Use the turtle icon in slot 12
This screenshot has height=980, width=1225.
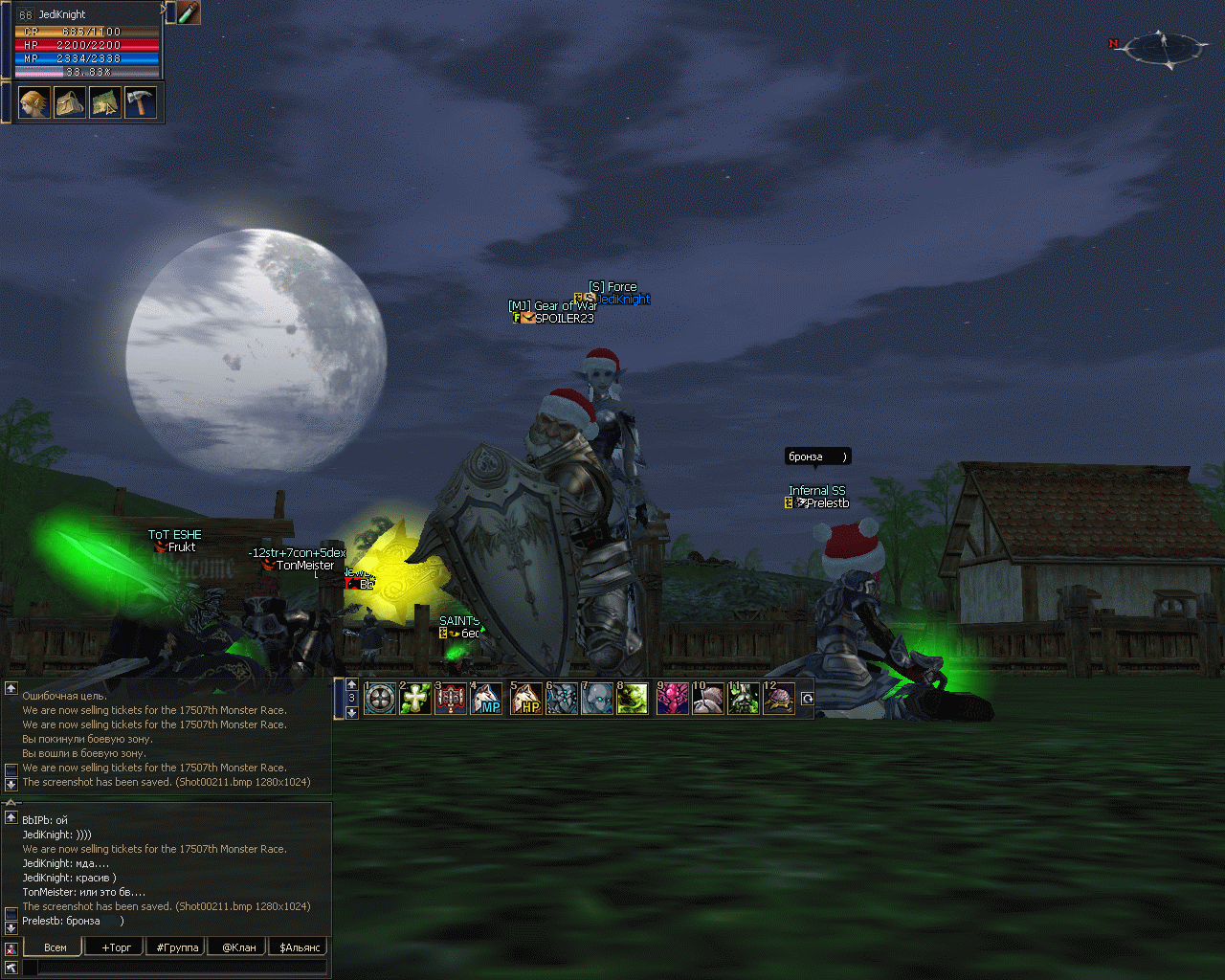(779, 699)
